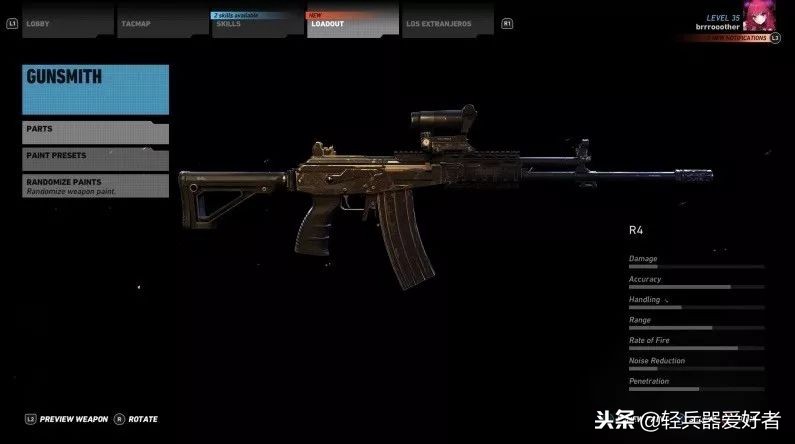
Task: Select Randomize Paints option
Action: tap(95, 185)
